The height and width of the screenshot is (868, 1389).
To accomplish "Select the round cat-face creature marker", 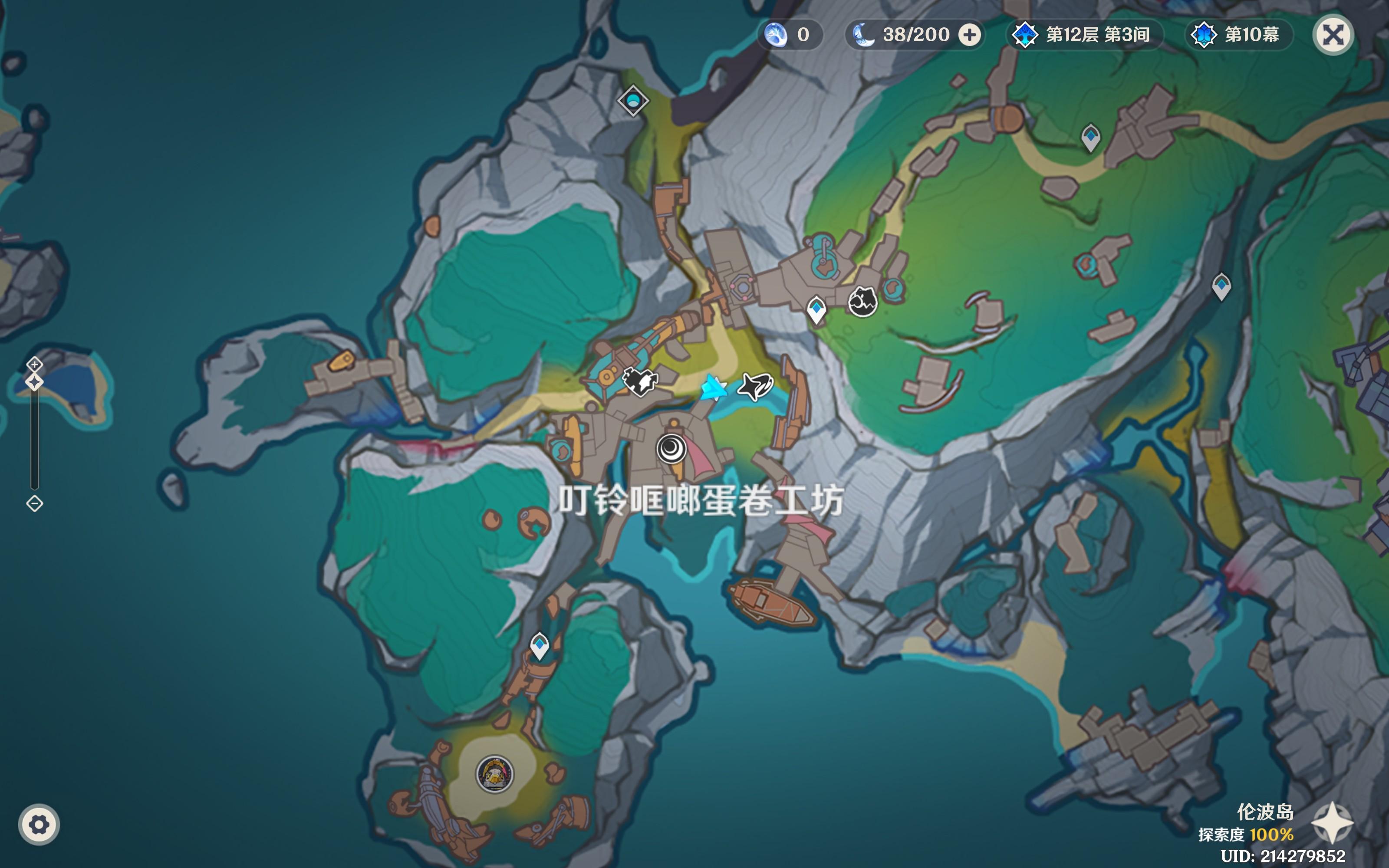I will click(862, 301).
